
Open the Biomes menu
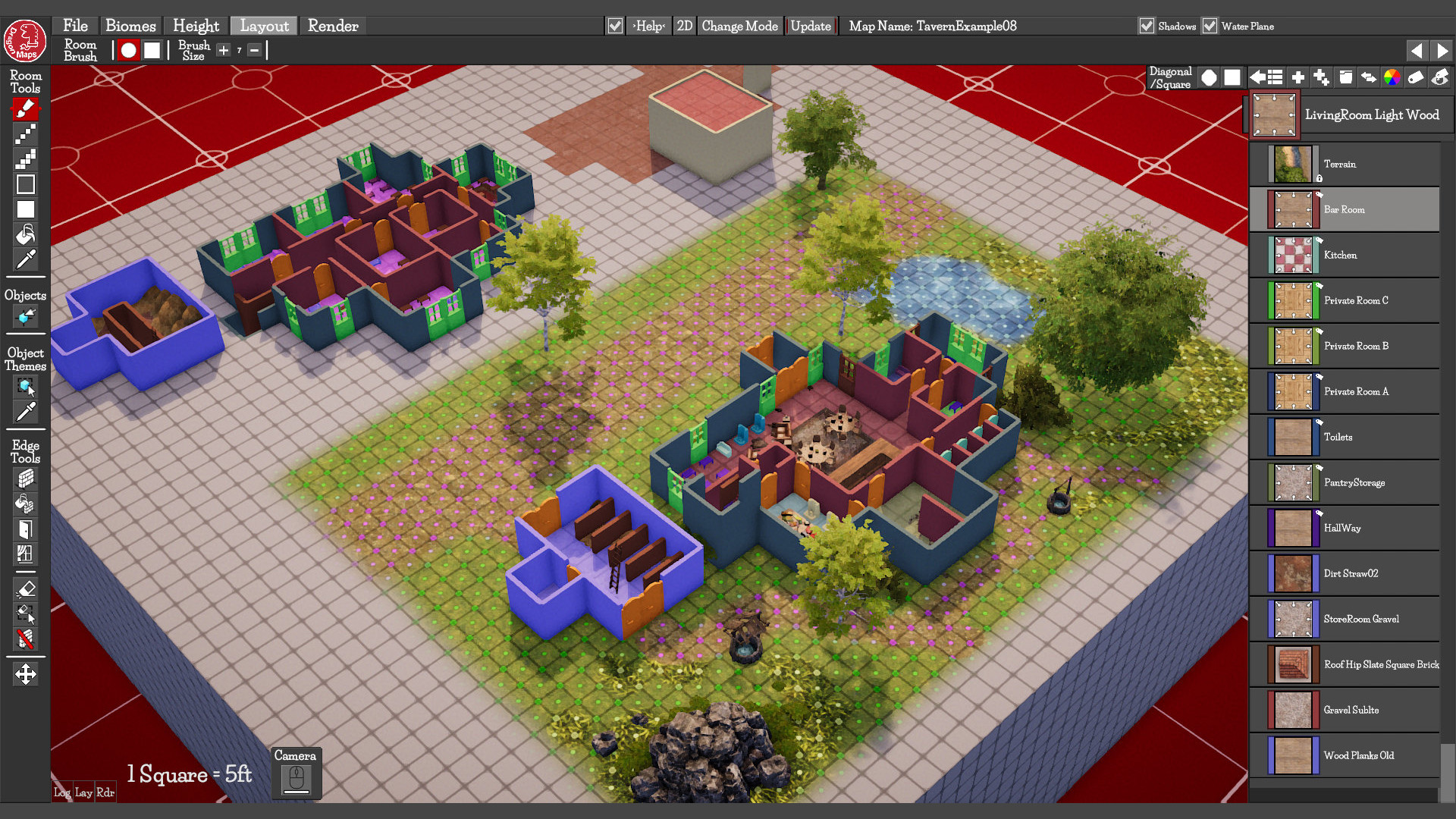point(130,25)
